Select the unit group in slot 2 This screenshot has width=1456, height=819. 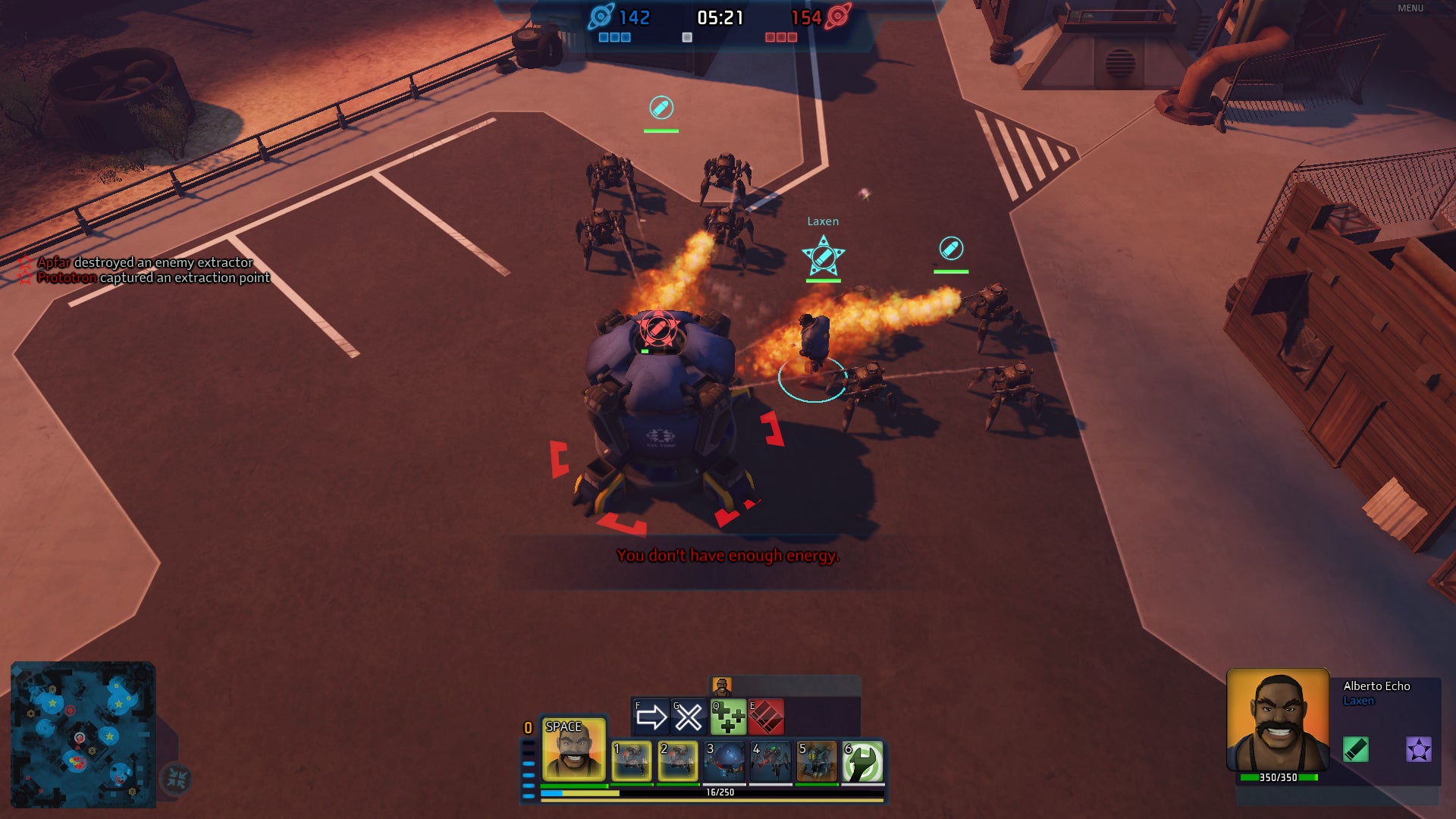coord(677,761)
